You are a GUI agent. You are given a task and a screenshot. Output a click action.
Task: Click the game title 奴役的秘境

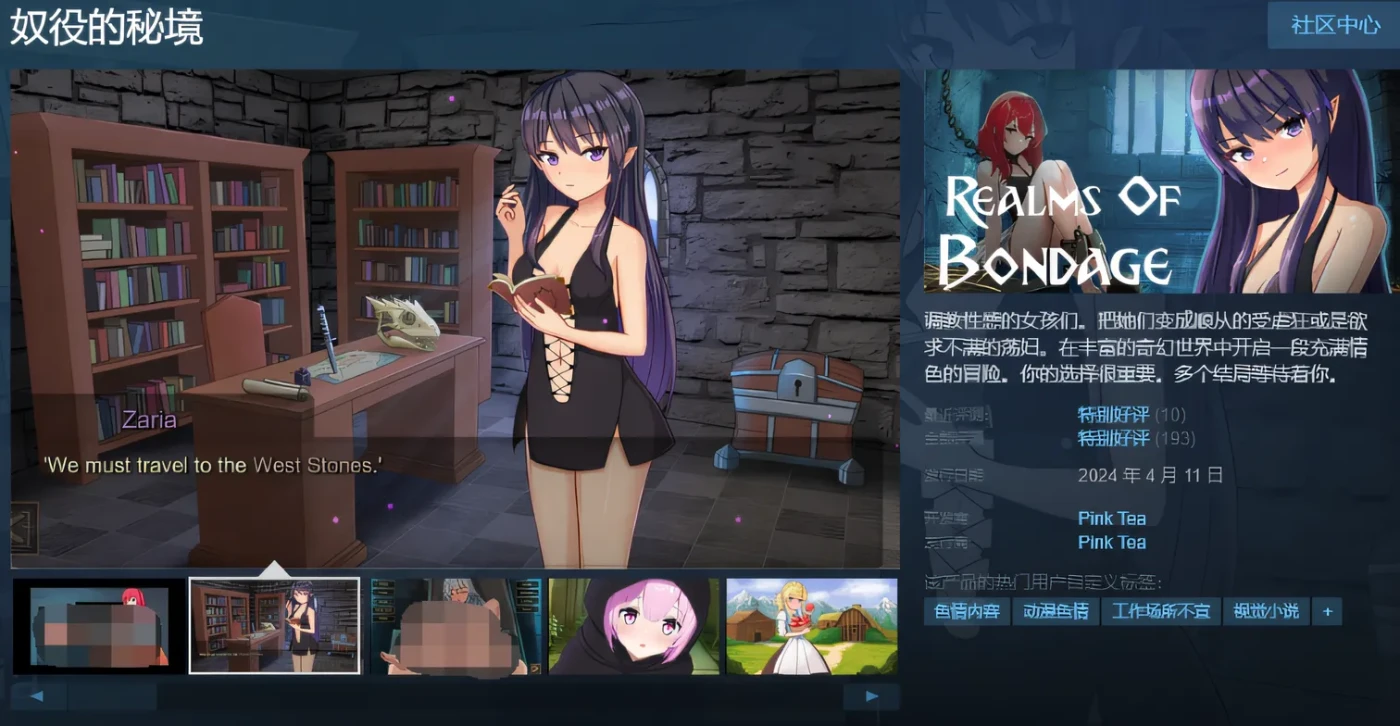pyautogui.click(x=105, y=29)
